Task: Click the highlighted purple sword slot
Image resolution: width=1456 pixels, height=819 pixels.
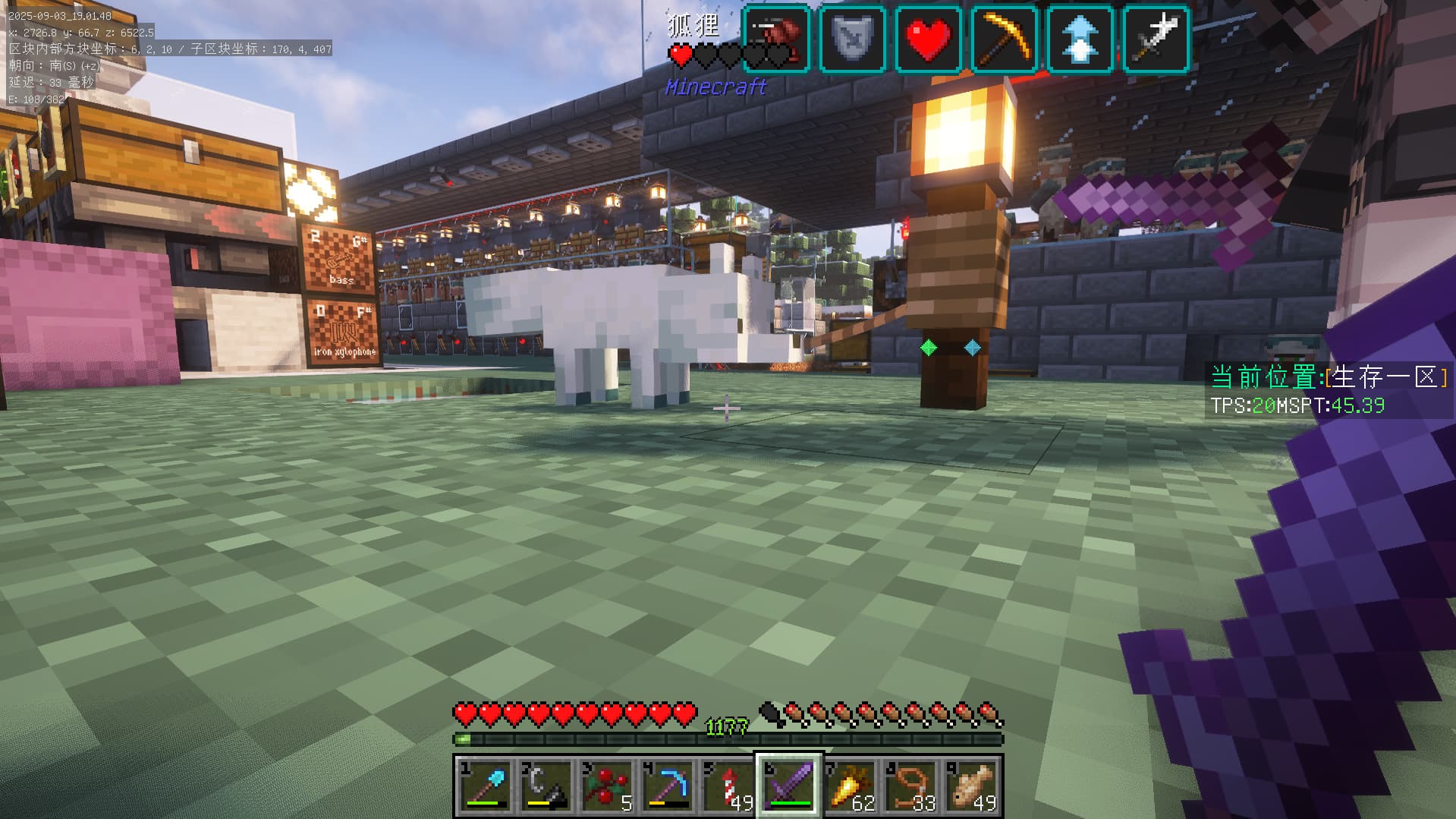Action: [x=788, y=786]
